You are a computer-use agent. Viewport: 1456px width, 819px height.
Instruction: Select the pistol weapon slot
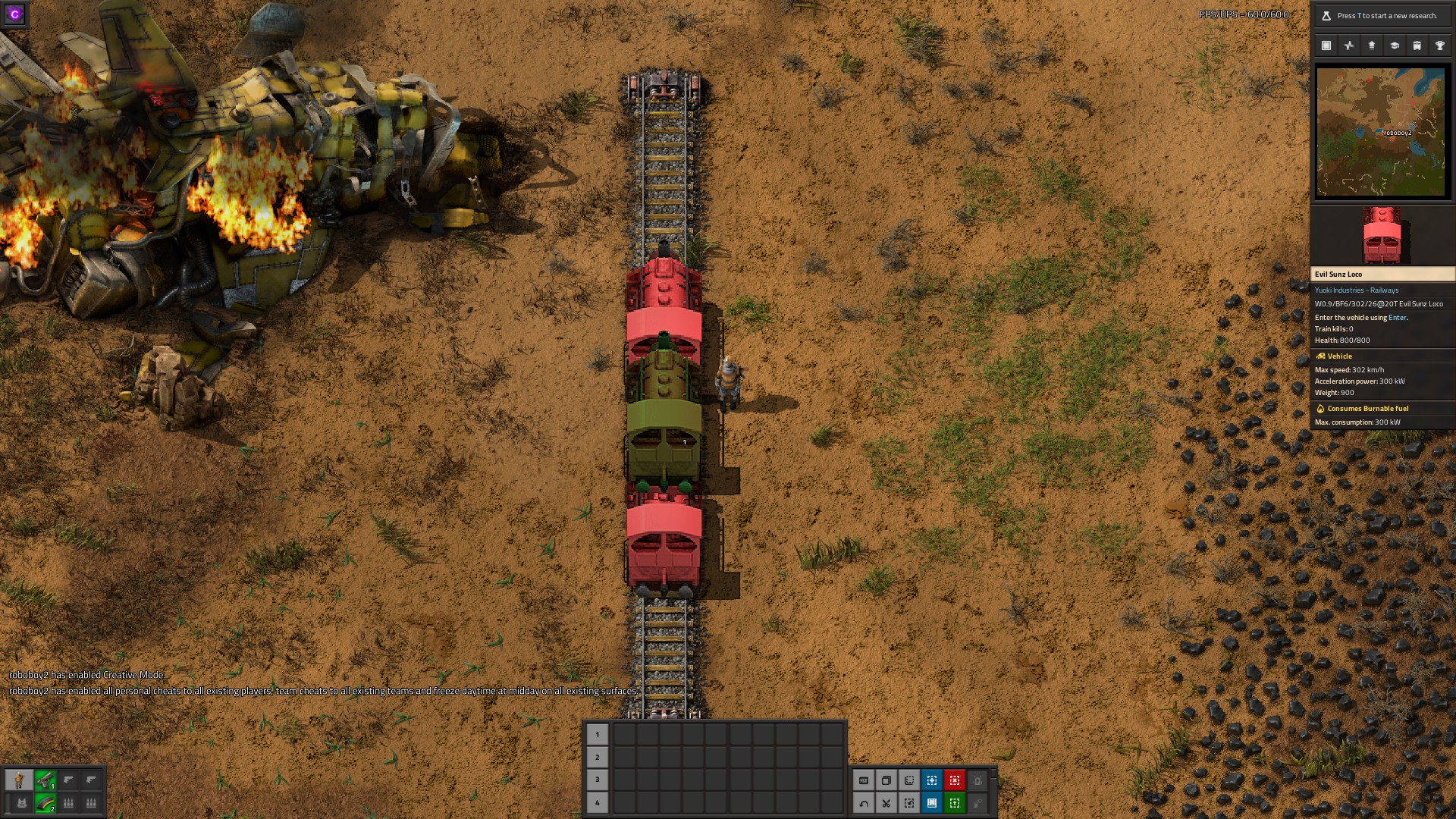pyautogui.click(x=45, y=780)
